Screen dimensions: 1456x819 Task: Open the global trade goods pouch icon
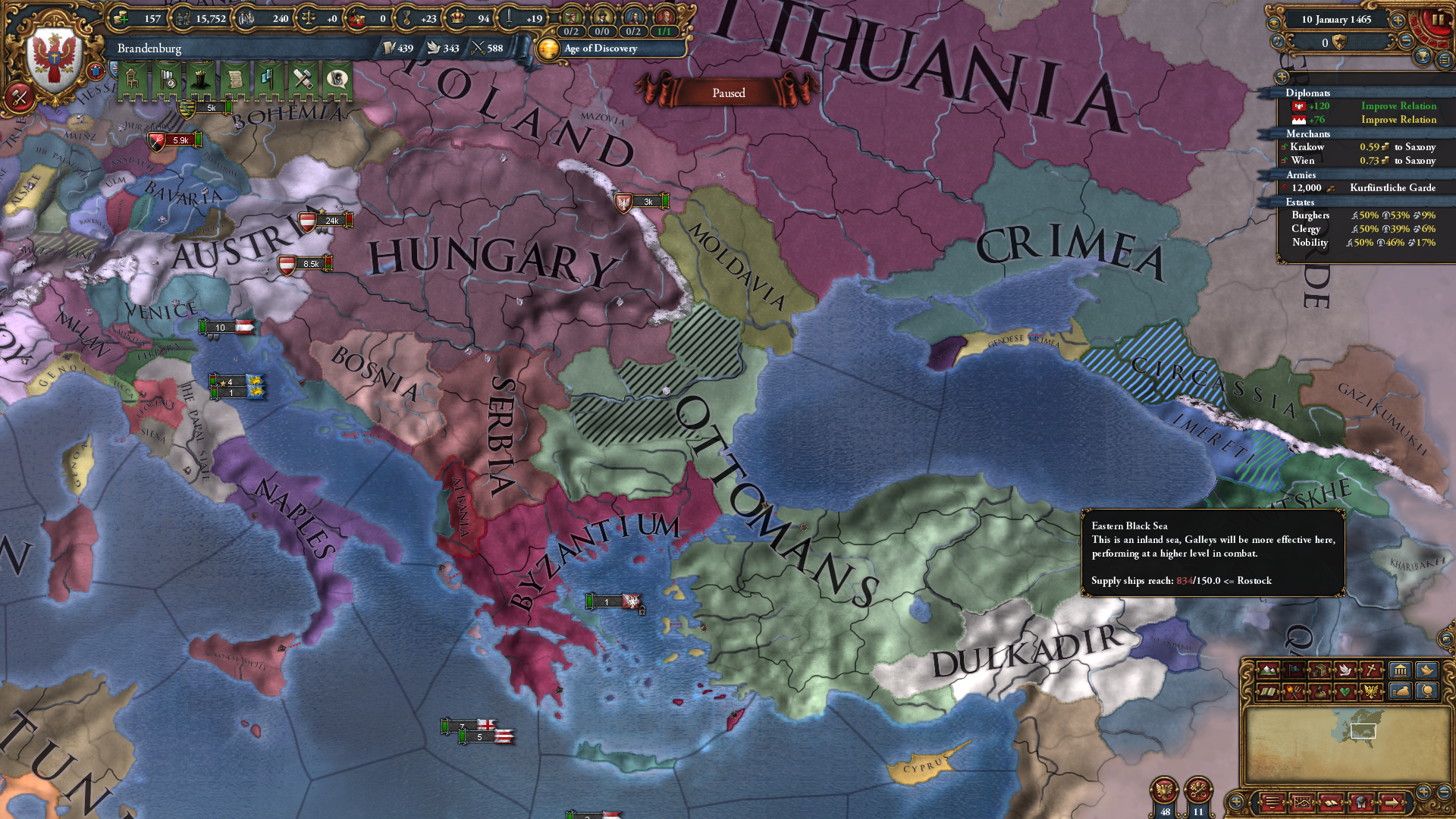(1319, 693)
